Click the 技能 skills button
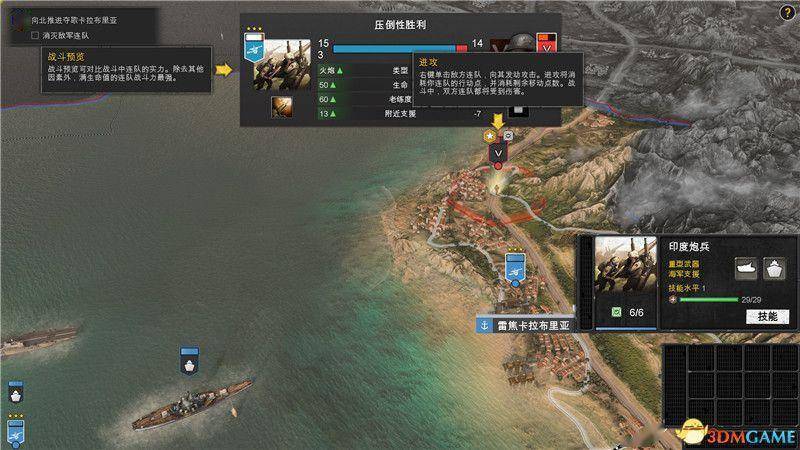The width and height of the screenshot is (800, 450). coord(767,316)
